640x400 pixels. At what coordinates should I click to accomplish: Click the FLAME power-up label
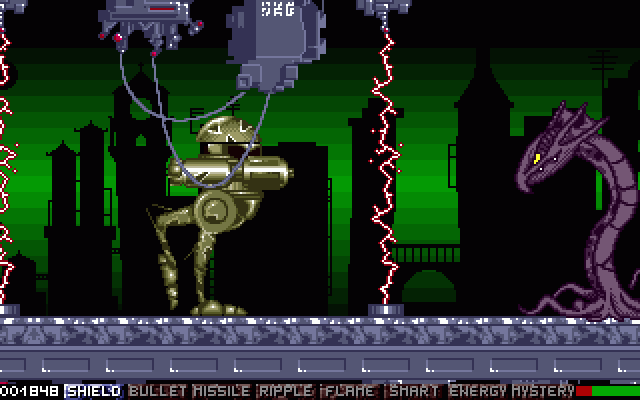click(351, 390)
